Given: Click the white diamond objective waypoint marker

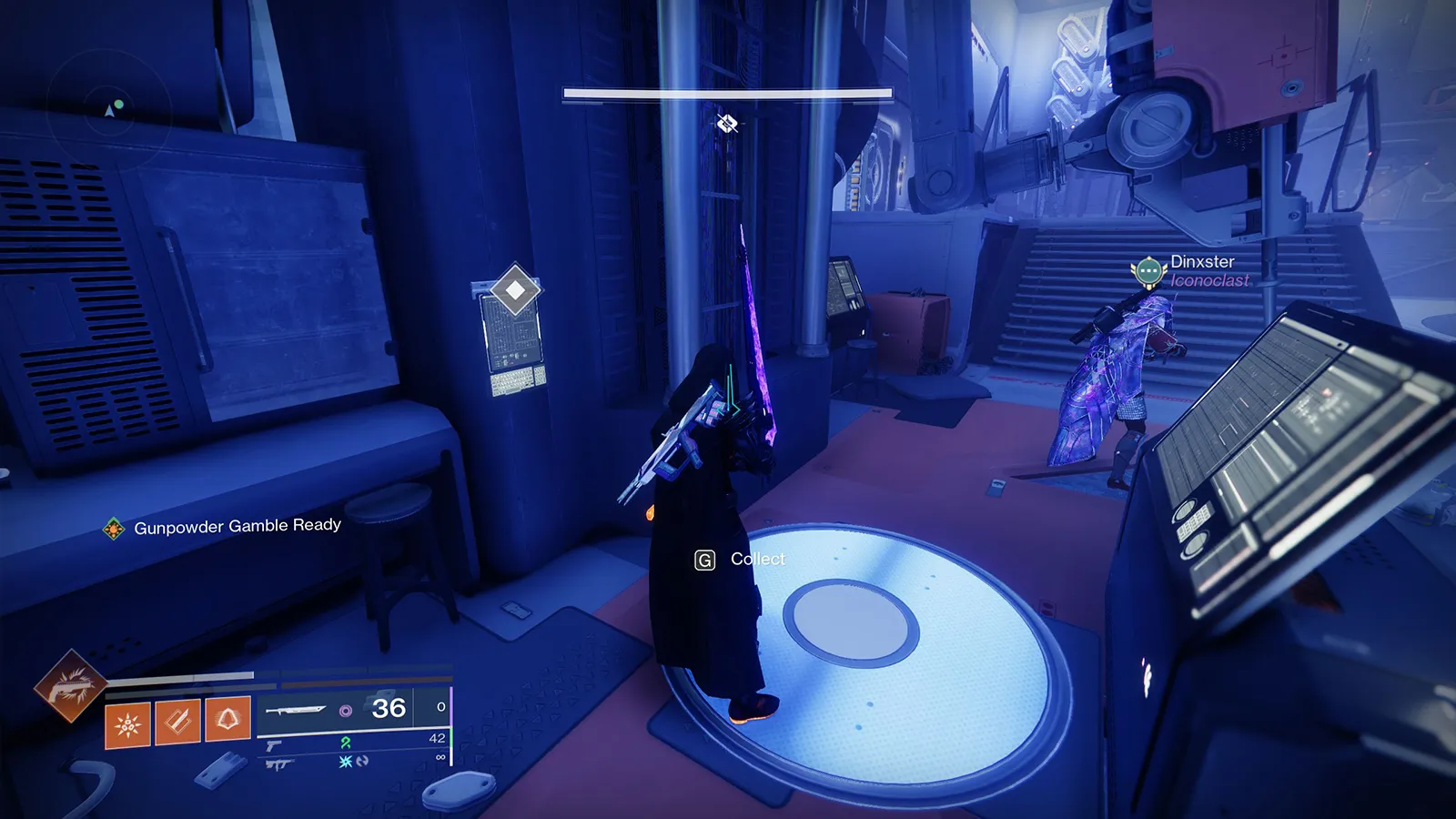Looking at the screenshot, I should click(515, 290).
